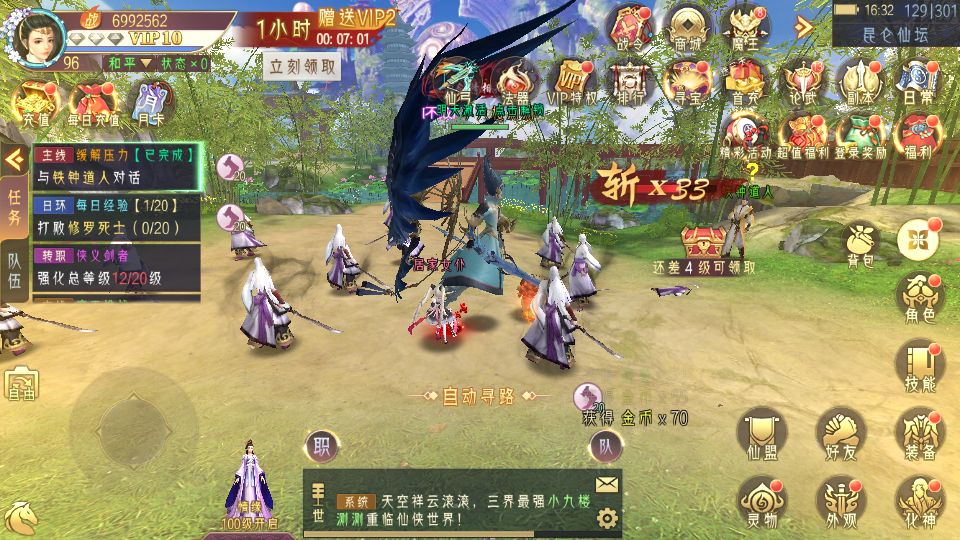Open the 装备 equipment menu
This screenshot has width=960, height=540.
click(920, 434)
